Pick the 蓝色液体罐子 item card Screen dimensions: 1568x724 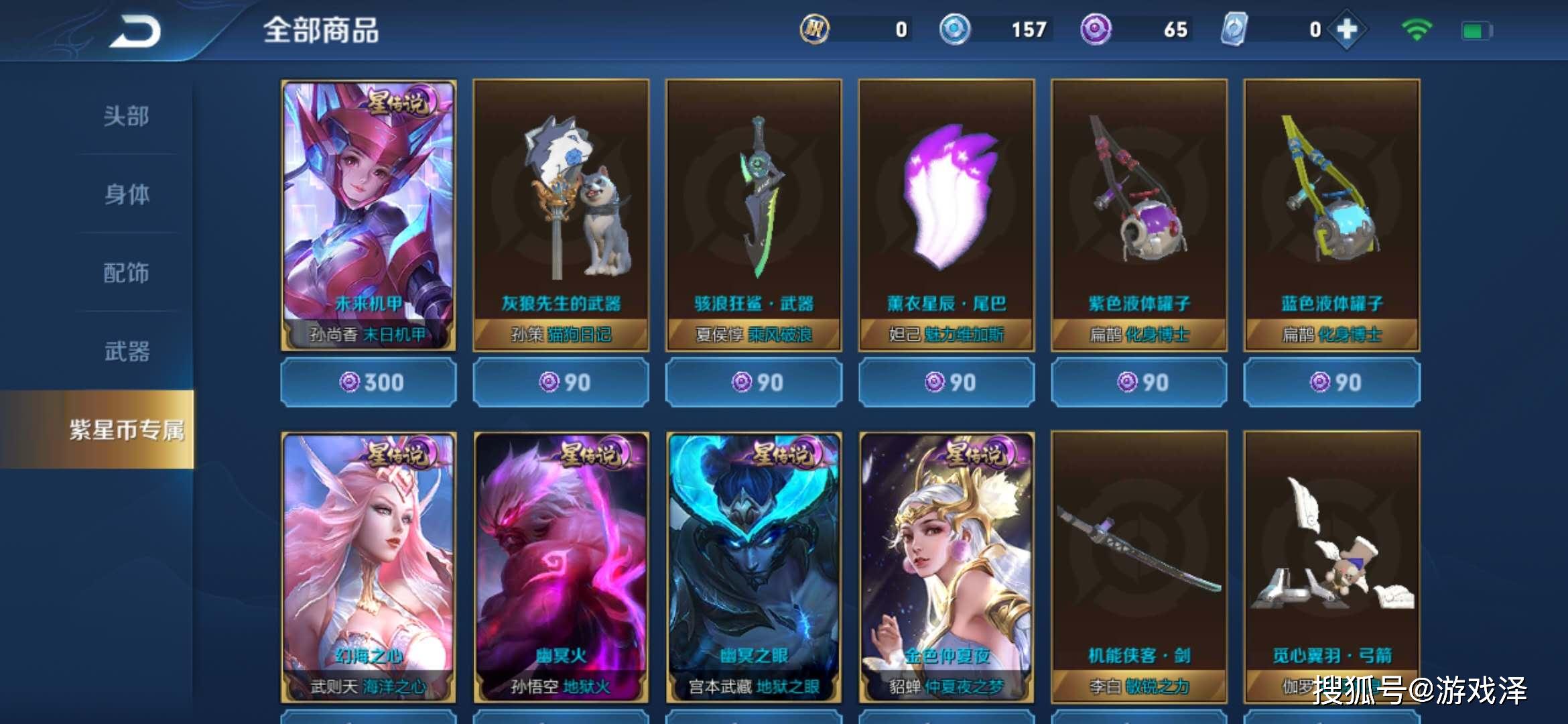click(x=1331, y=215)
